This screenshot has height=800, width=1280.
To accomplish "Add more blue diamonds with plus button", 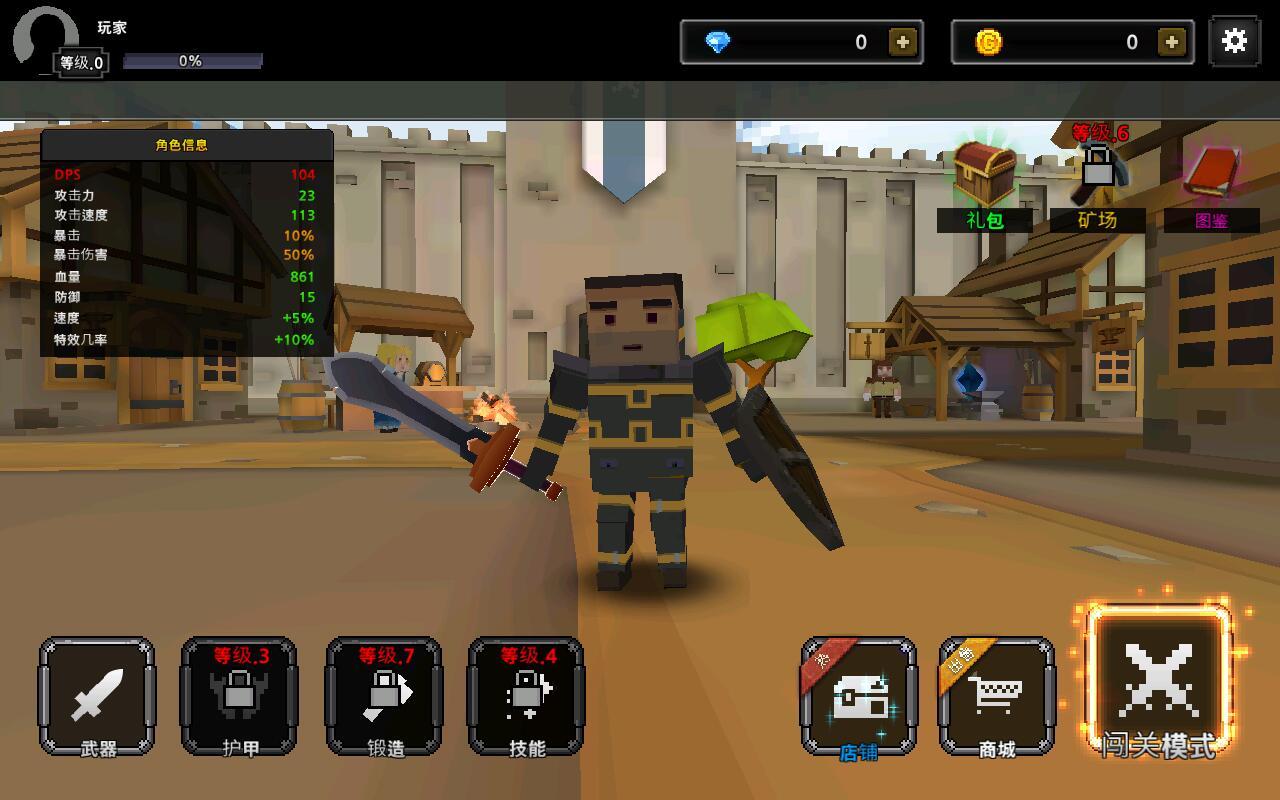I will click(x=902, y=42).
